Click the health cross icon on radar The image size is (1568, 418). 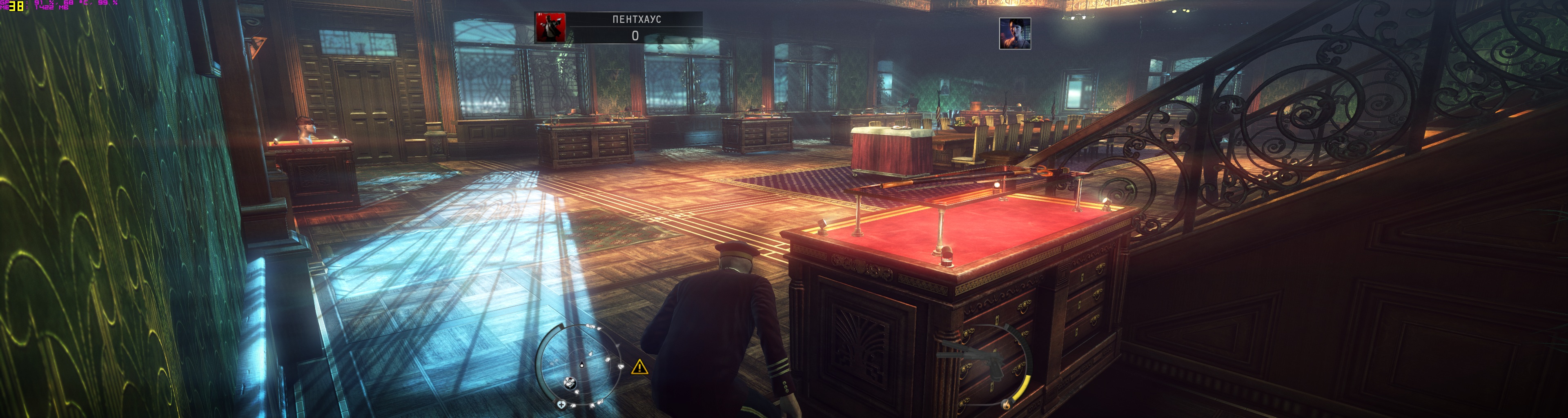561,404
